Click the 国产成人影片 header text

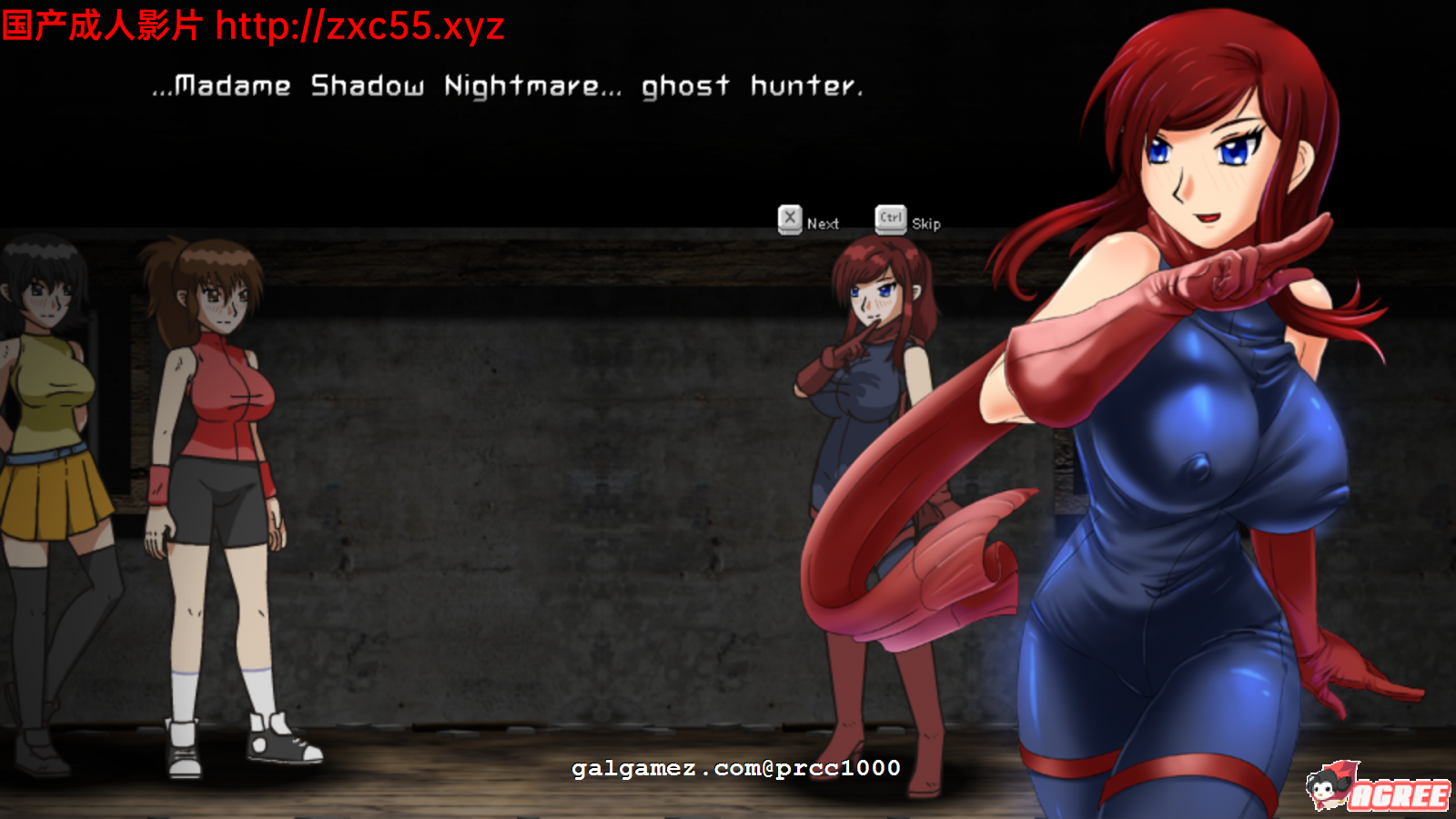click(x=100, y=24)
